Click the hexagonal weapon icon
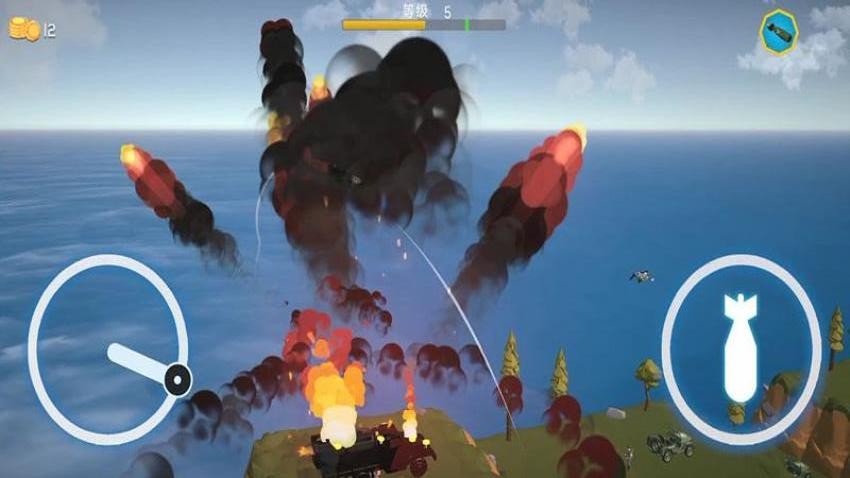This screenshot has height=478, width=850. tap(779, 32)
